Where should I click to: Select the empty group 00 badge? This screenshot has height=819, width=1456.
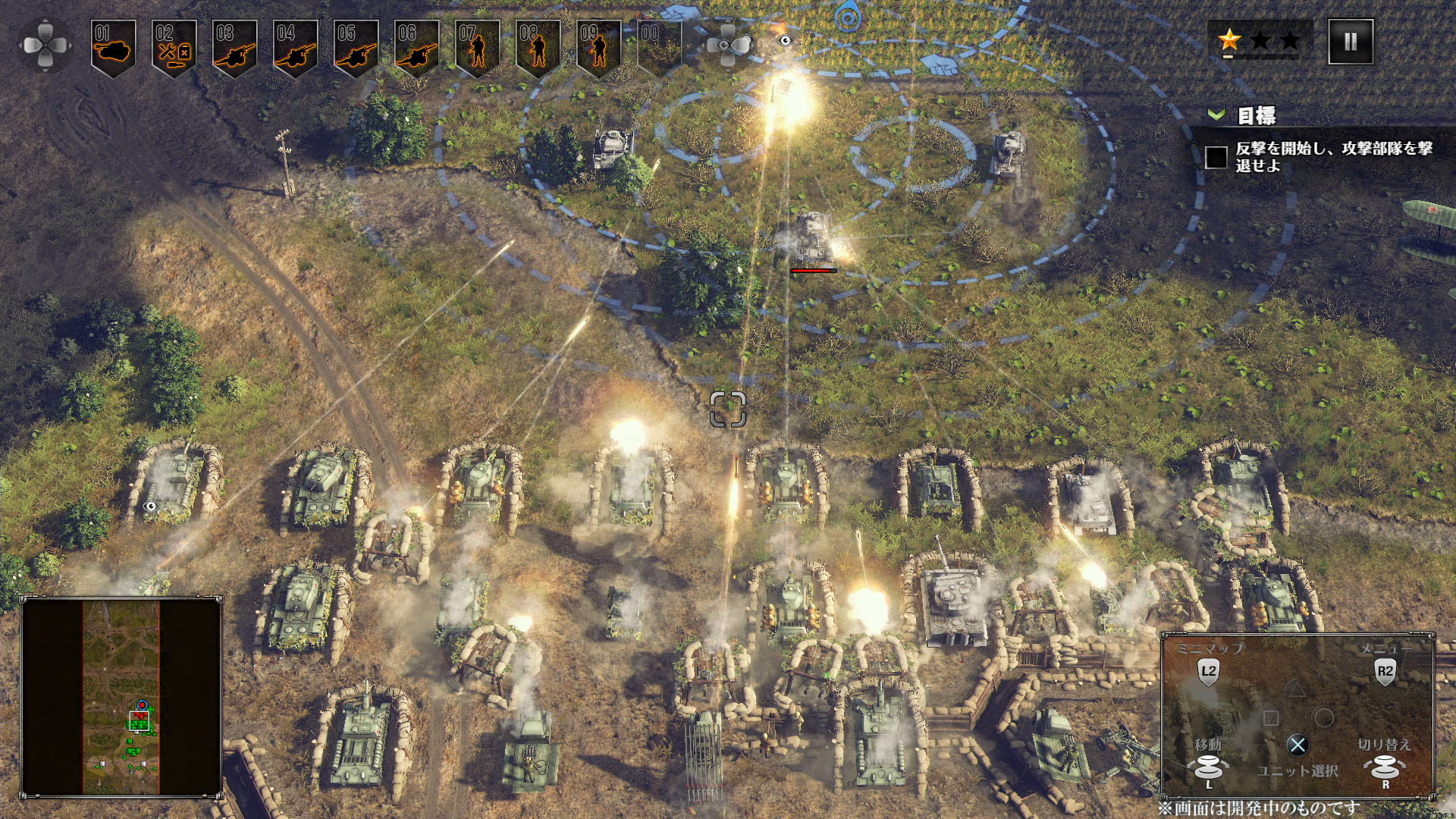[658, 48]
